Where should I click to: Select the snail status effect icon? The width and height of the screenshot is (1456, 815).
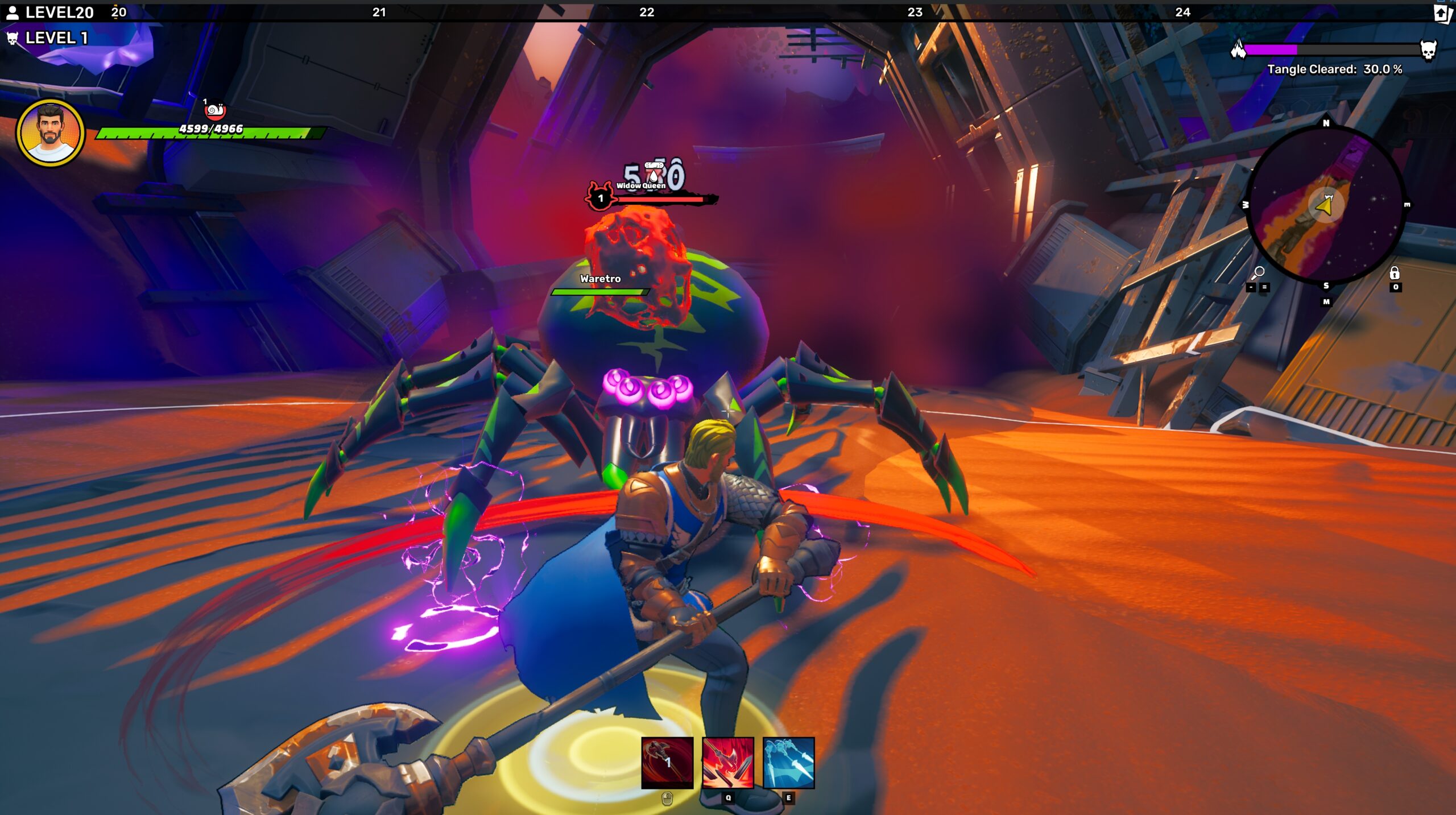point(215,110)
